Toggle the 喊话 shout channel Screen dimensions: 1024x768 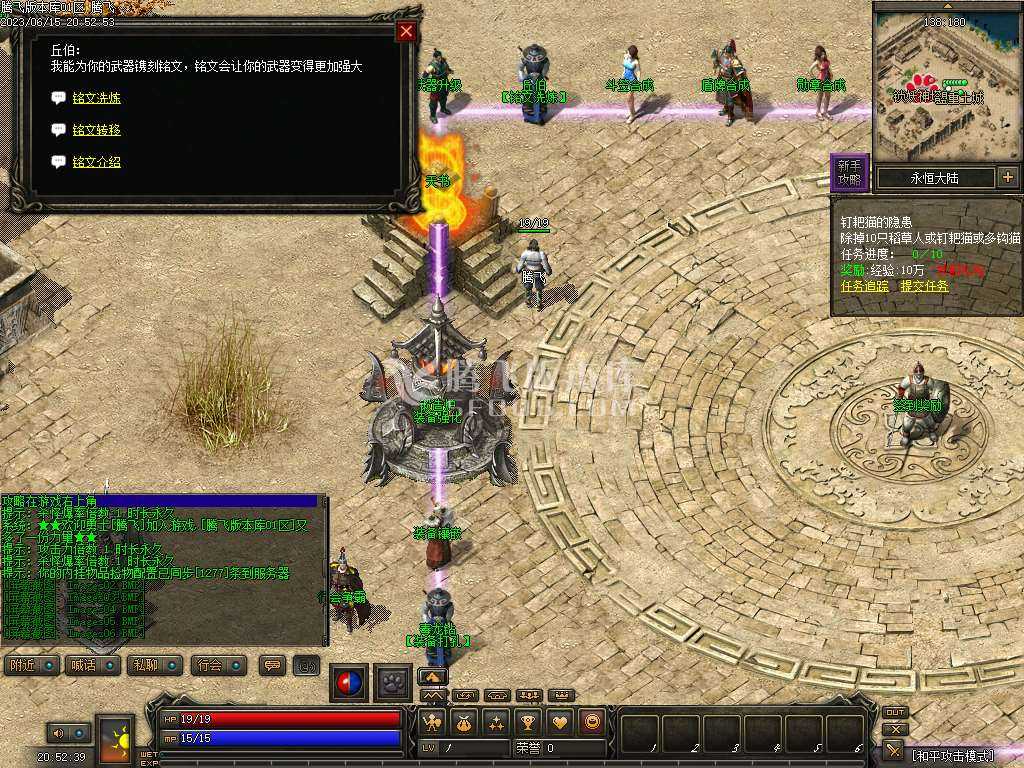pos(92,665)
